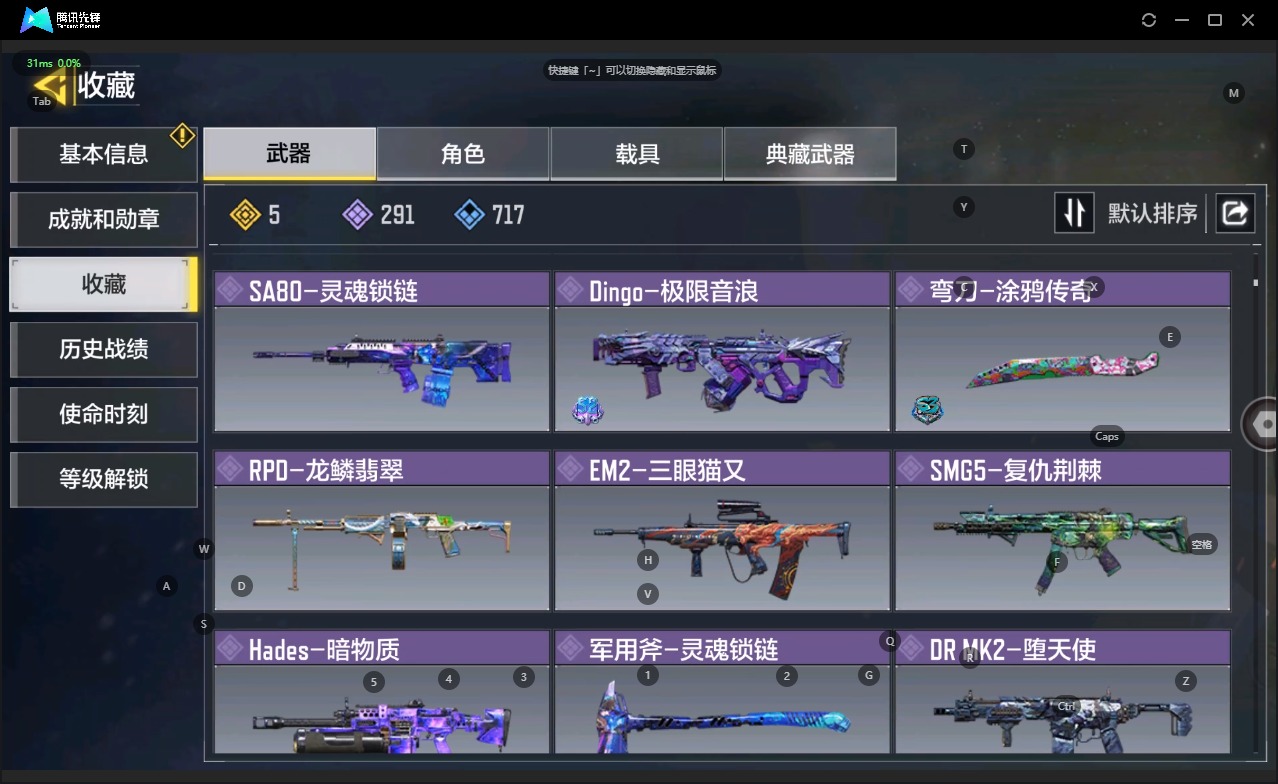Image resolution: width=1278 pixels, height=784 pixels.
Task: Switch to the 角色 tab
Action: (x=463, y=154)
